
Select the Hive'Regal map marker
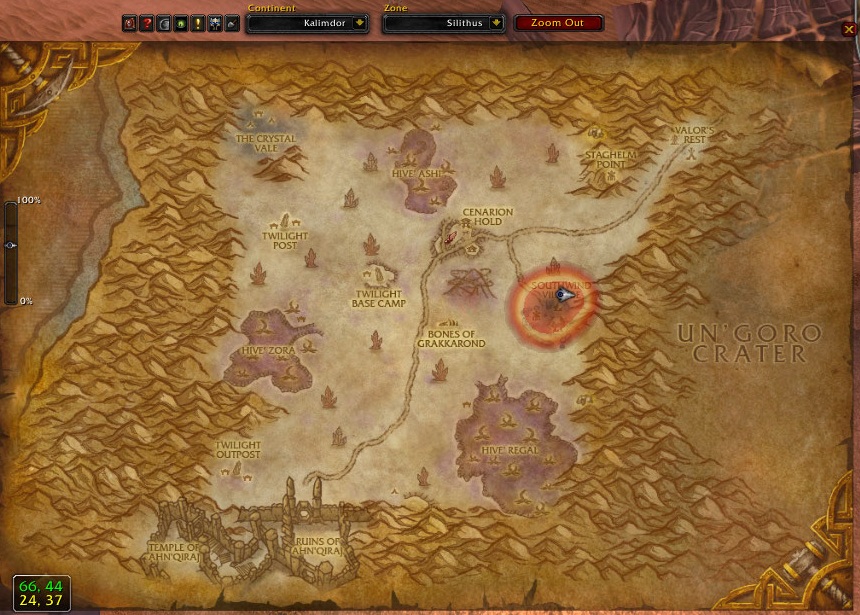pyautogui.click(x=510, y=450)
